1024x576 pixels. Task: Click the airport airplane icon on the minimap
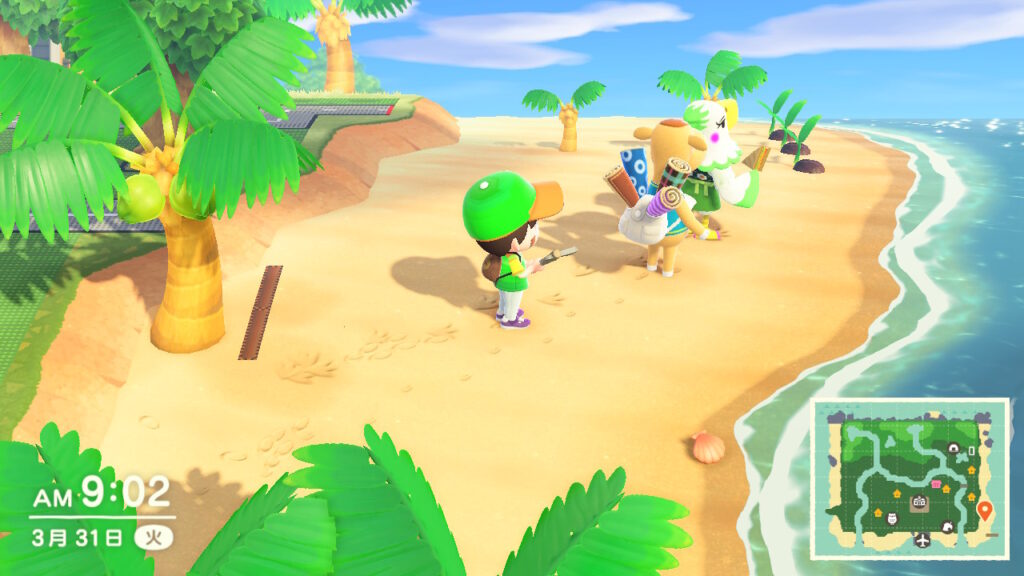[x=923, y=539]
